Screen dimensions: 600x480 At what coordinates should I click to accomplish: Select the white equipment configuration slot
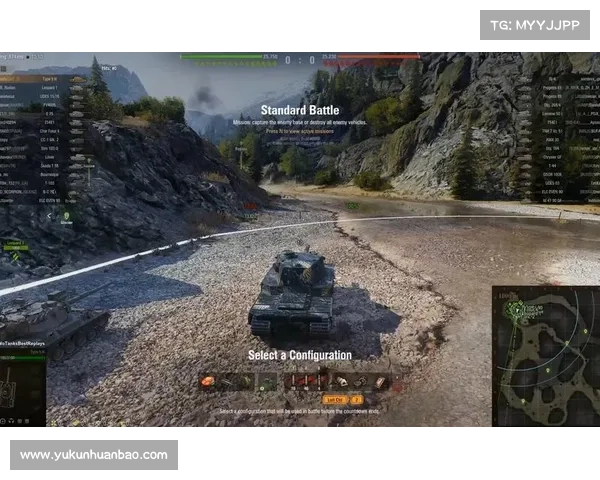(x=340, y=382)
